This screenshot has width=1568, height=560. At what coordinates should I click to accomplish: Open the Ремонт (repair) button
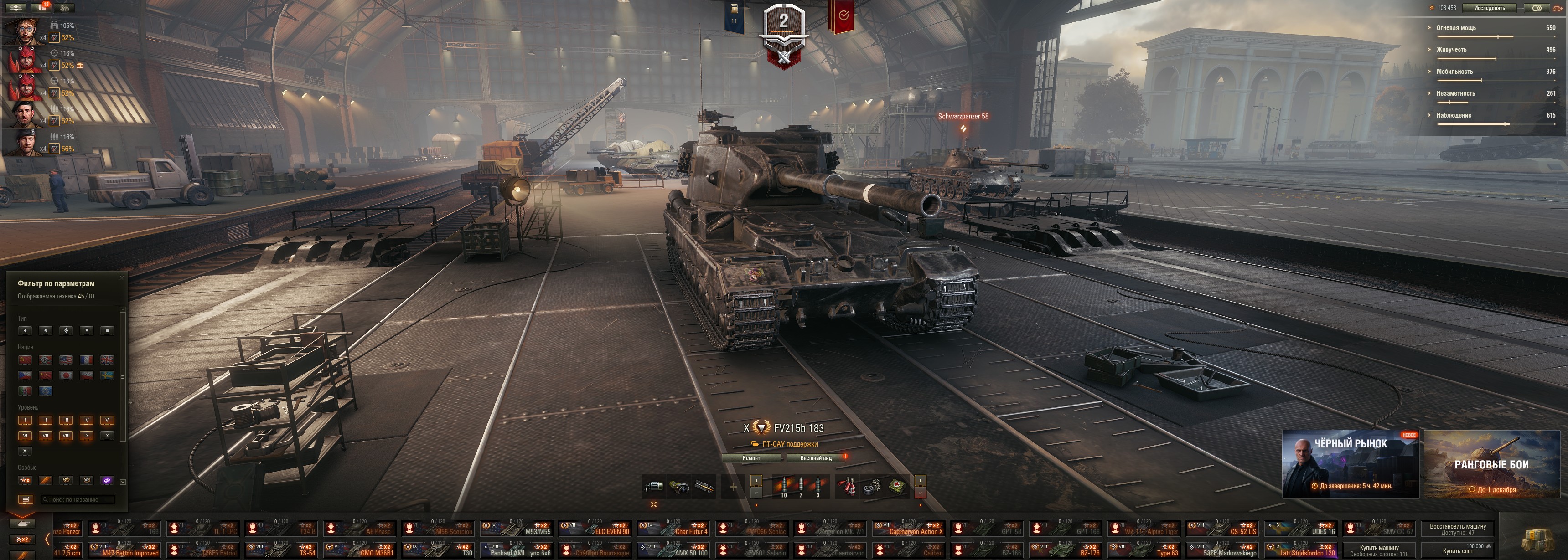pyautogui.click(x=752, y=458)
